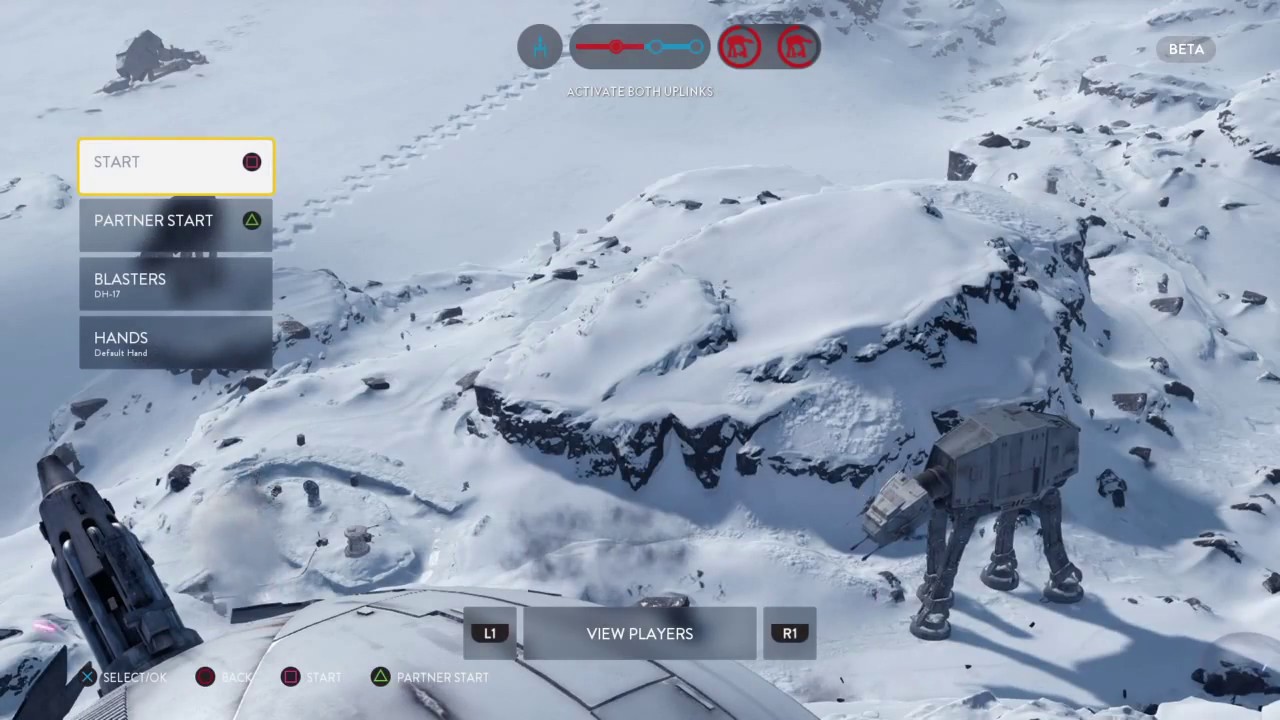Toggle the red hexagonal uplink node
1280x720 pixels.
point(615,47)
